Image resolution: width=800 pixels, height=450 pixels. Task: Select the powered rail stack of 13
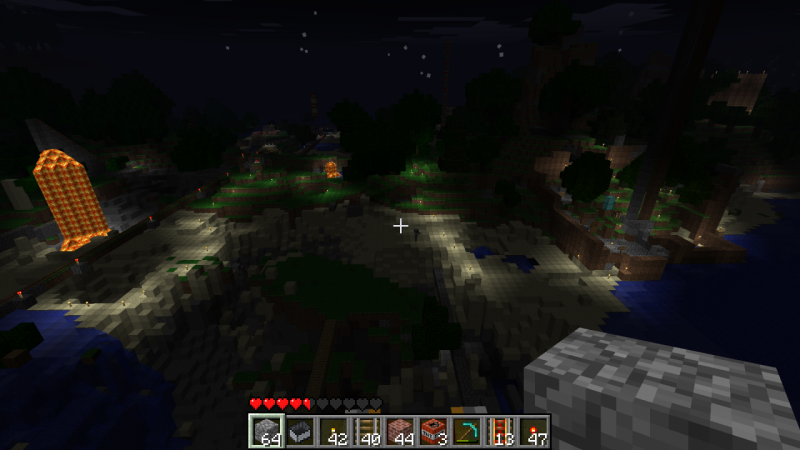tap(500, 432)
